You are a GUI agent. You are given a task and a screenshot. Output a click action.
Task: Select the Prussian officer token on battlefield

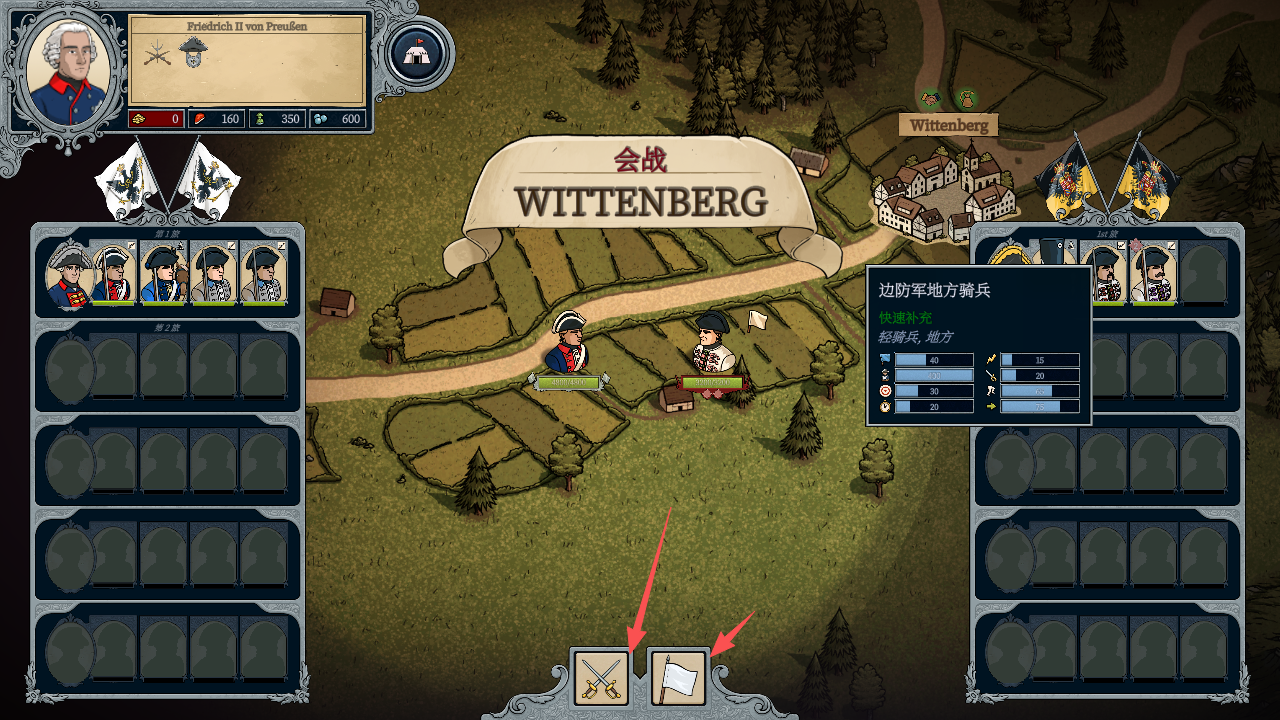[570, 342]
